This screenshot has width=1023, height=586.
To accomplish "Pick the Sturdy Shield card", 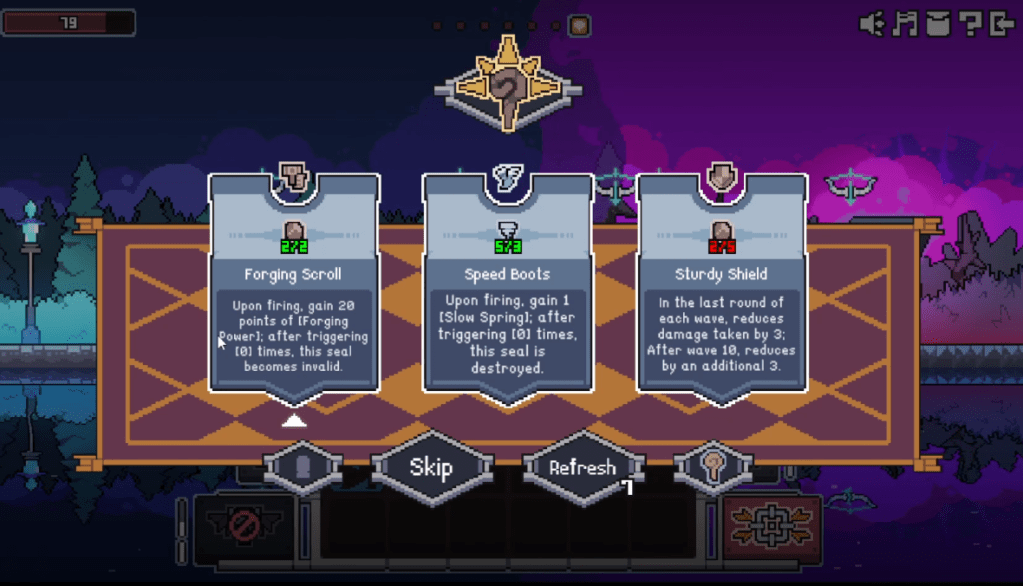I will [x=722, y=285].
